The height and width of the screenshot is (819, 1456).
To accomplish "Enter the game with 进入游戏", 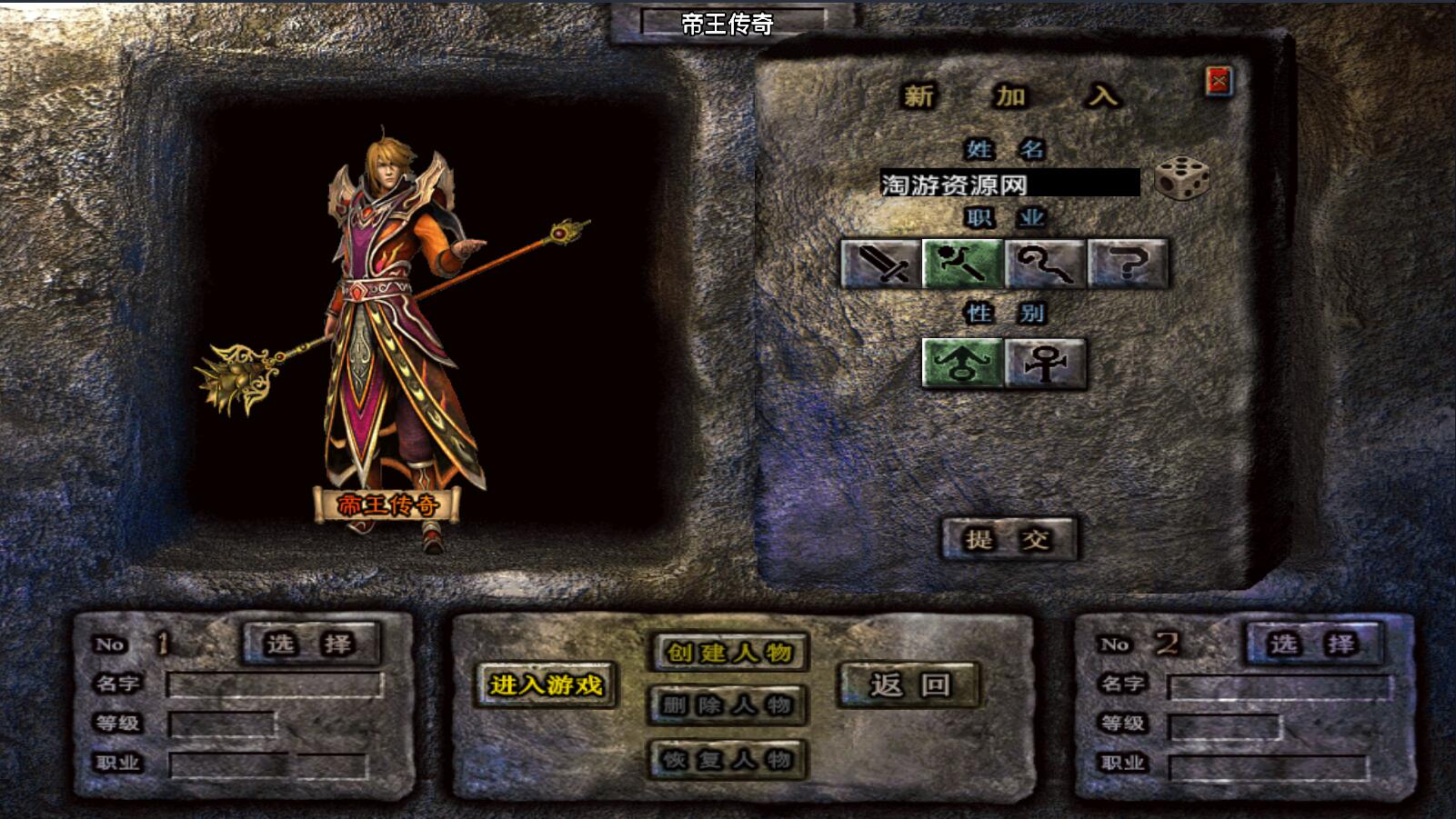I will (546, 684).
